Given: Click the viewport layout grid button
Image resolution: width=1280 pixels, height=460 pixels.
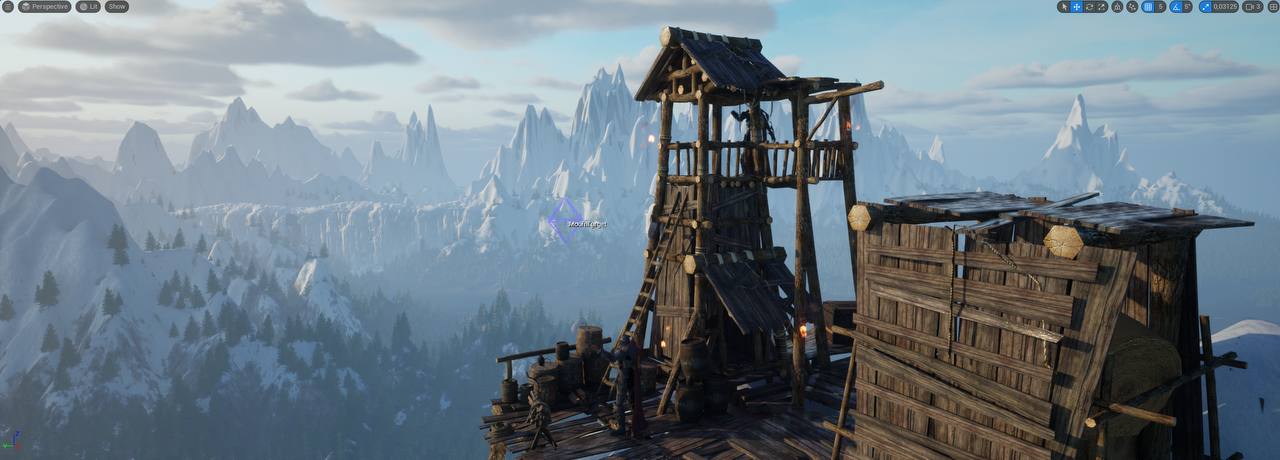Looking at the screenshot, I should 1273,6.
